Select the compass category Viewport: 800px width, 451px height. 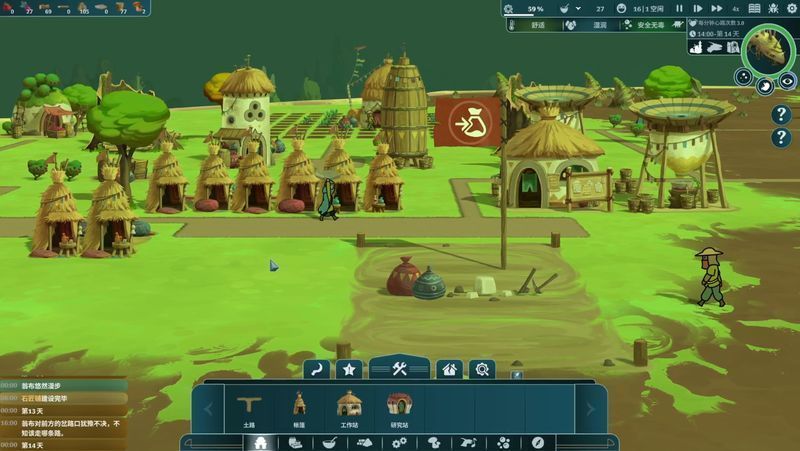click(538, 442)
